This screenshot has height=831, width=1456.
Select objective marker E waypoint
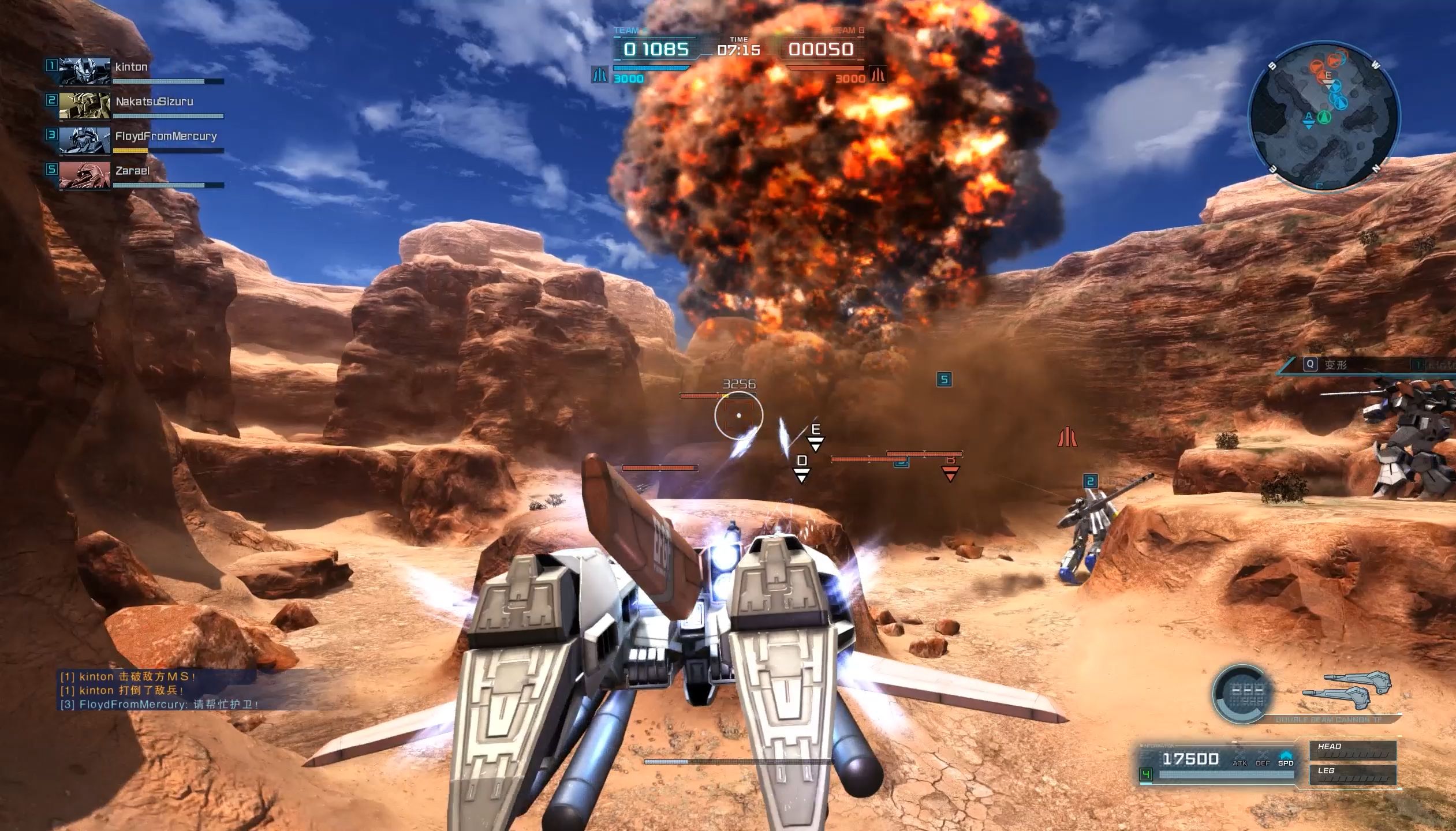point(816,436)
